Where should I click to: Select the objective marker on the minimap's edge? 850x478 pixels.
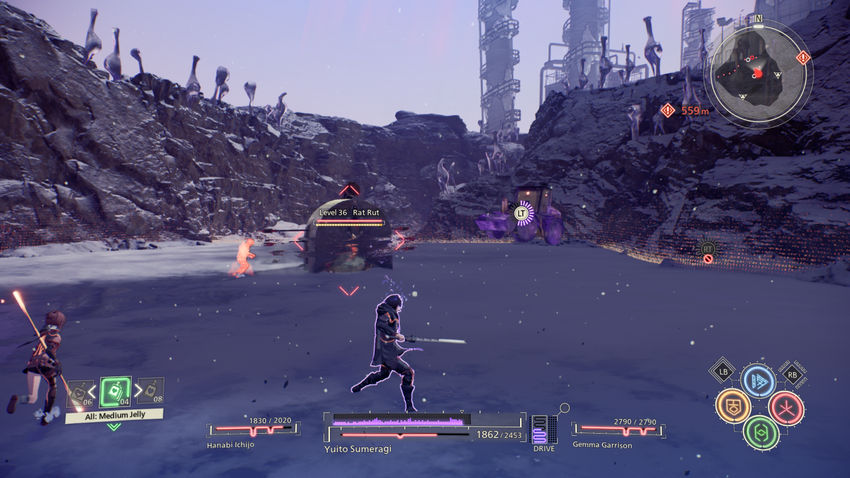(x=802, y=58)
